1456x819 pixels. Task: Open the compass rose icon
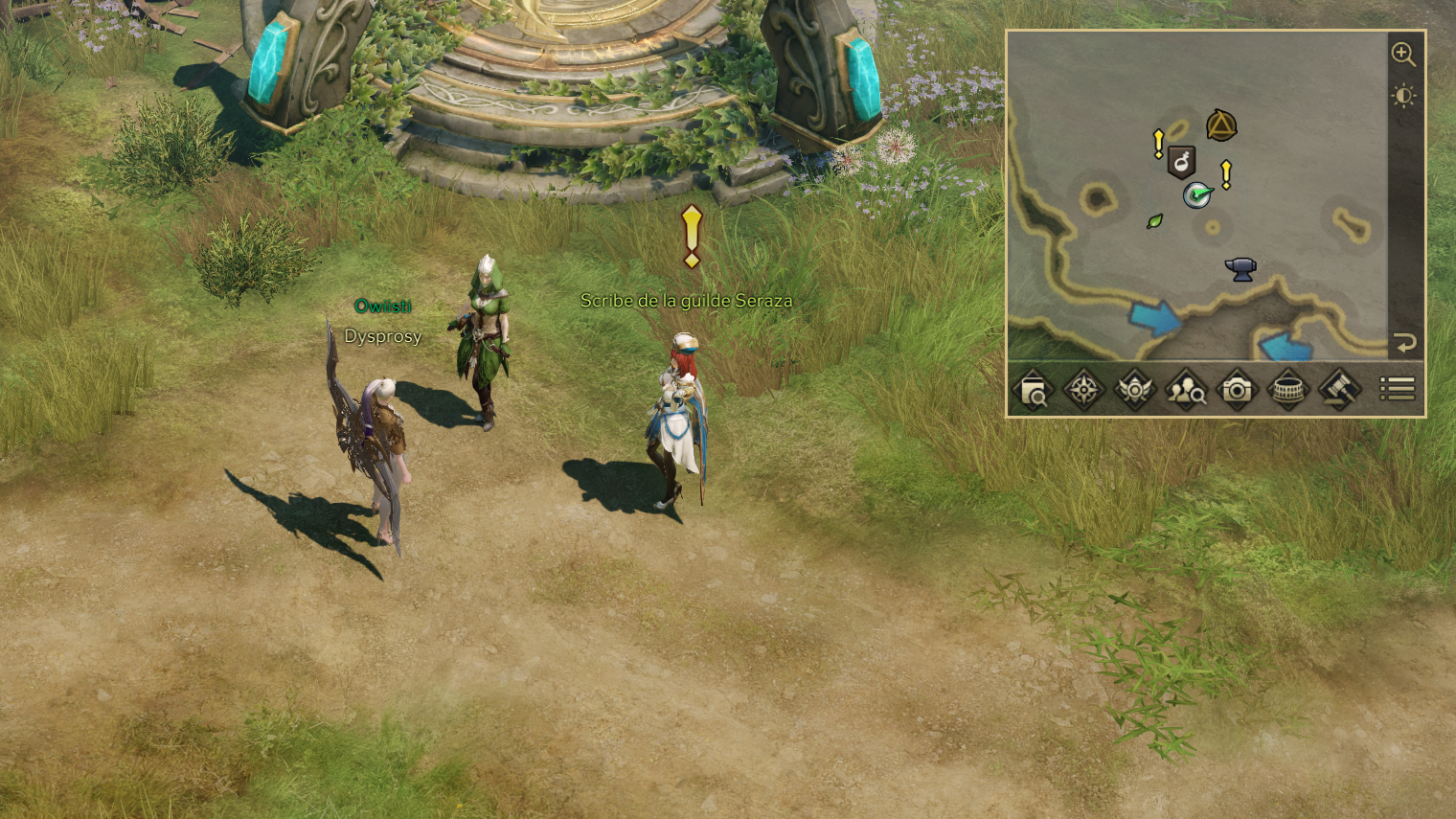(1083, 390)
